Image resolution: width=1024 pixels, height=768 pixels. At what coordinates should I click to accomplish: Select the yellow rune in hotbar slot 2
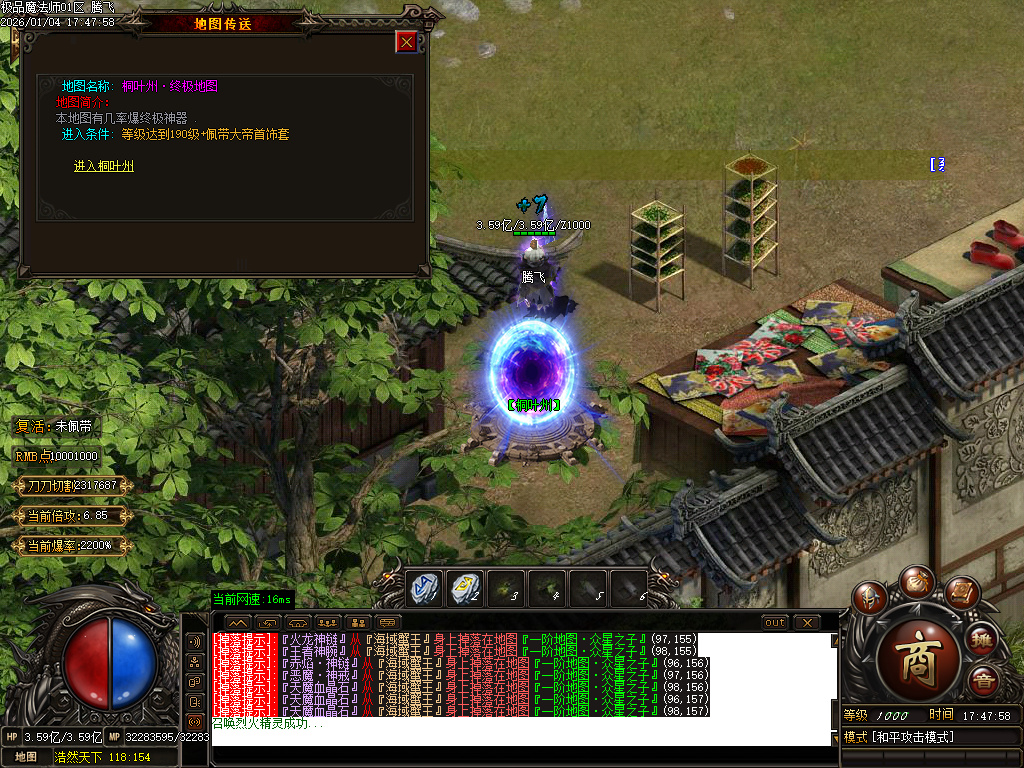(465, 589)
